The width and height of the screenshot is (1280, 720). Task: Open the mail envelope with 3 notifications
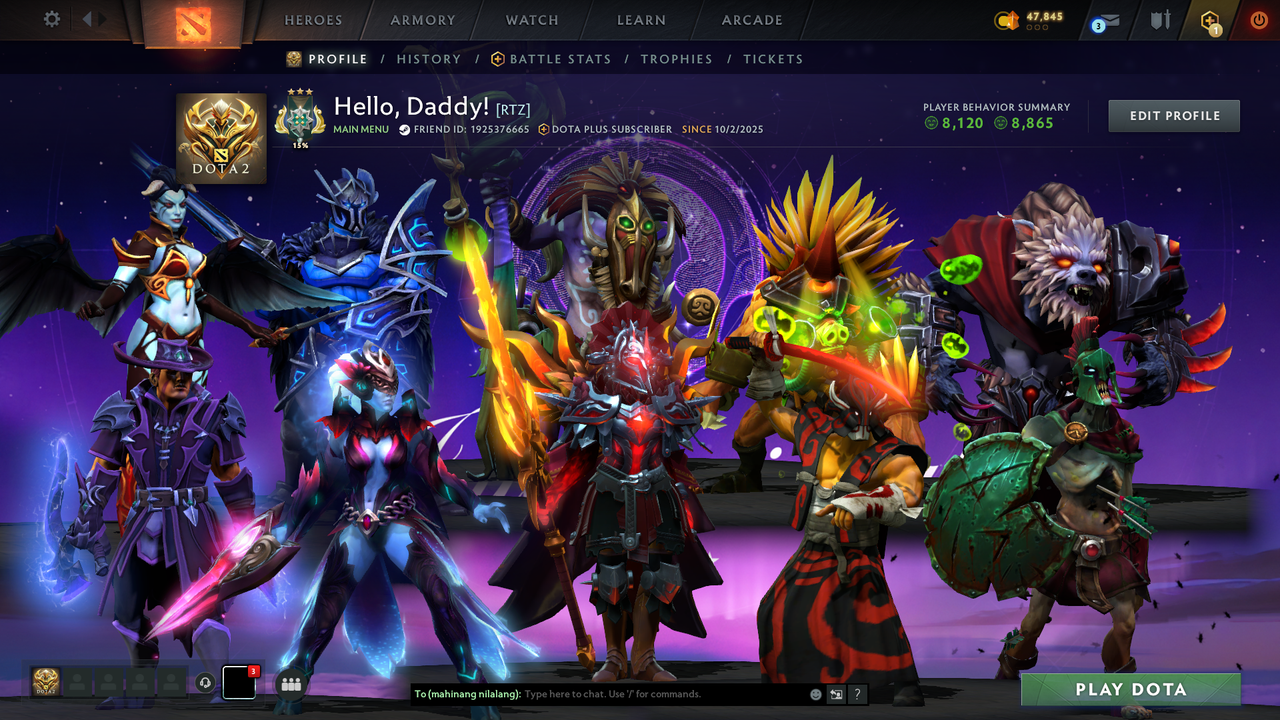coord(1110,20)
